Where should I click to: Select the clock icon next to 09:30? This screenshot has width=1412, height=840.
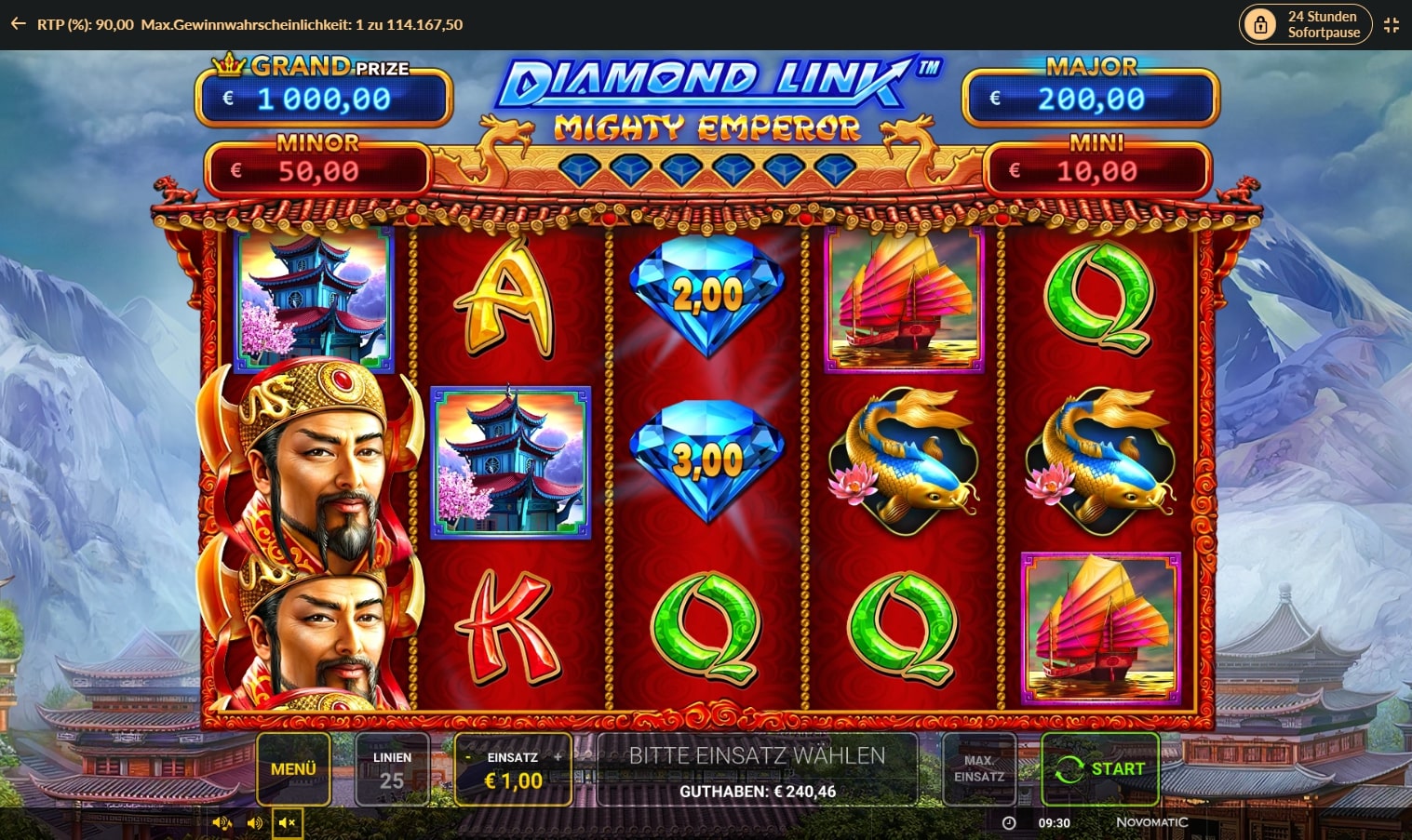click(1009, 822)
